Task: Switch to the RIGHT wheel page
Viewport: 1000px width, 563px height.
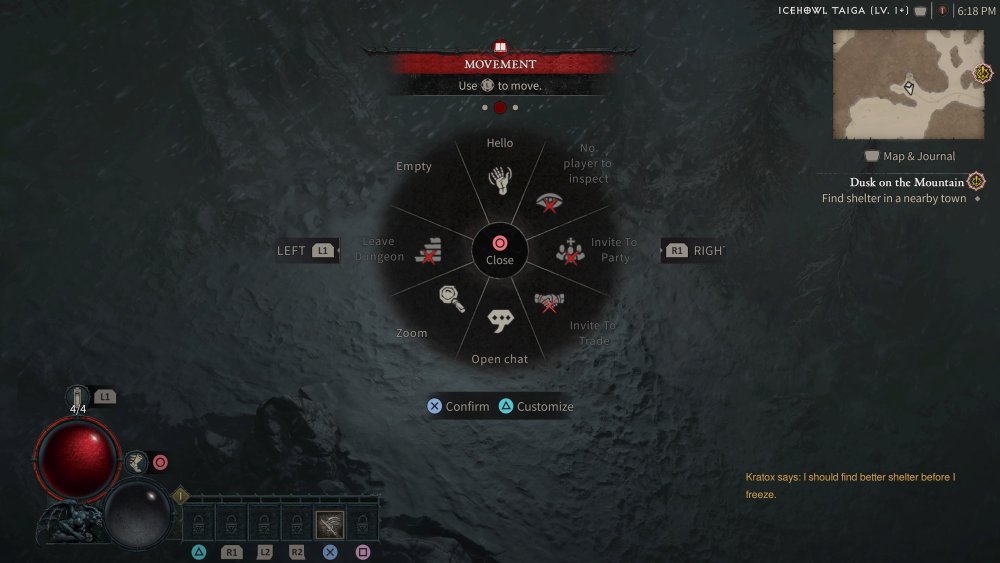Action: [x=692, y=251]
